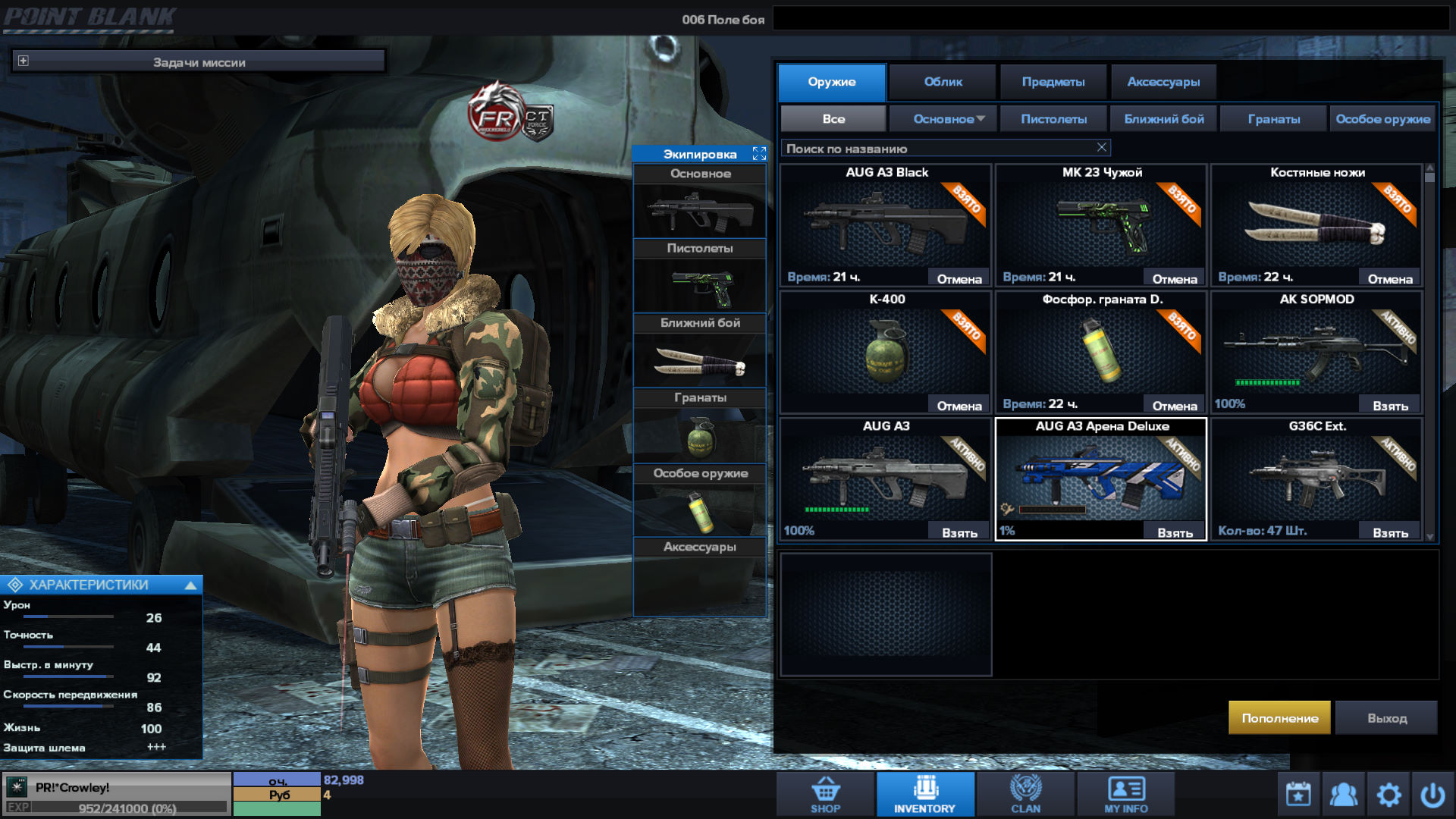
Task: Equip the AK SOPMOD rifle
Action: coord(1390,406)
